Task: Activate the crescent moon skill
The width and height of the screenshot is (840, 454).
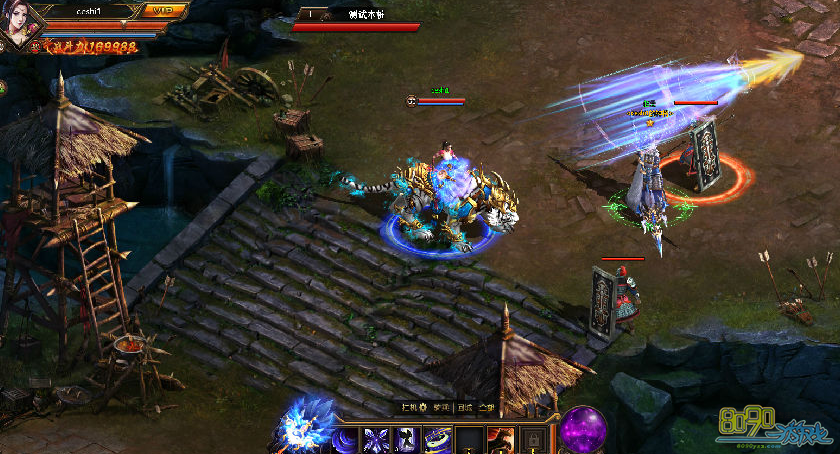Action: [x=346, y=440]
